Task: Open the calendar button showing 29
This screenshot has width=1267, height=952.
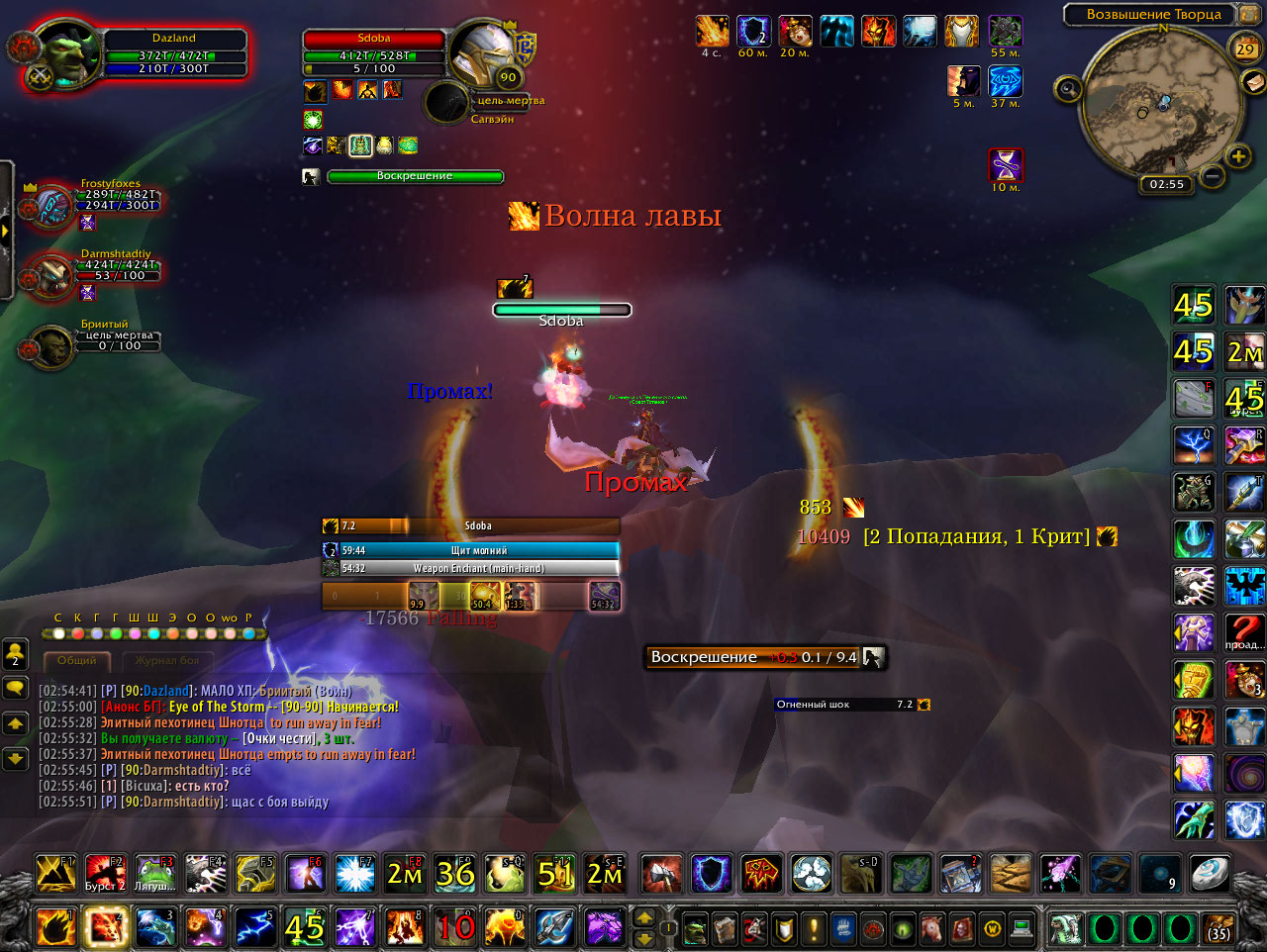Action: tap(1245, 48)
